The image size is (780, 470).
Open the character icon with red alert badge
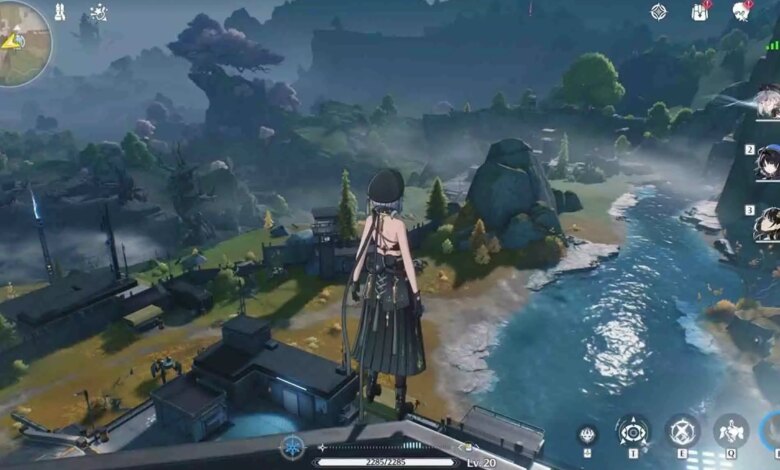pos(741,11)
